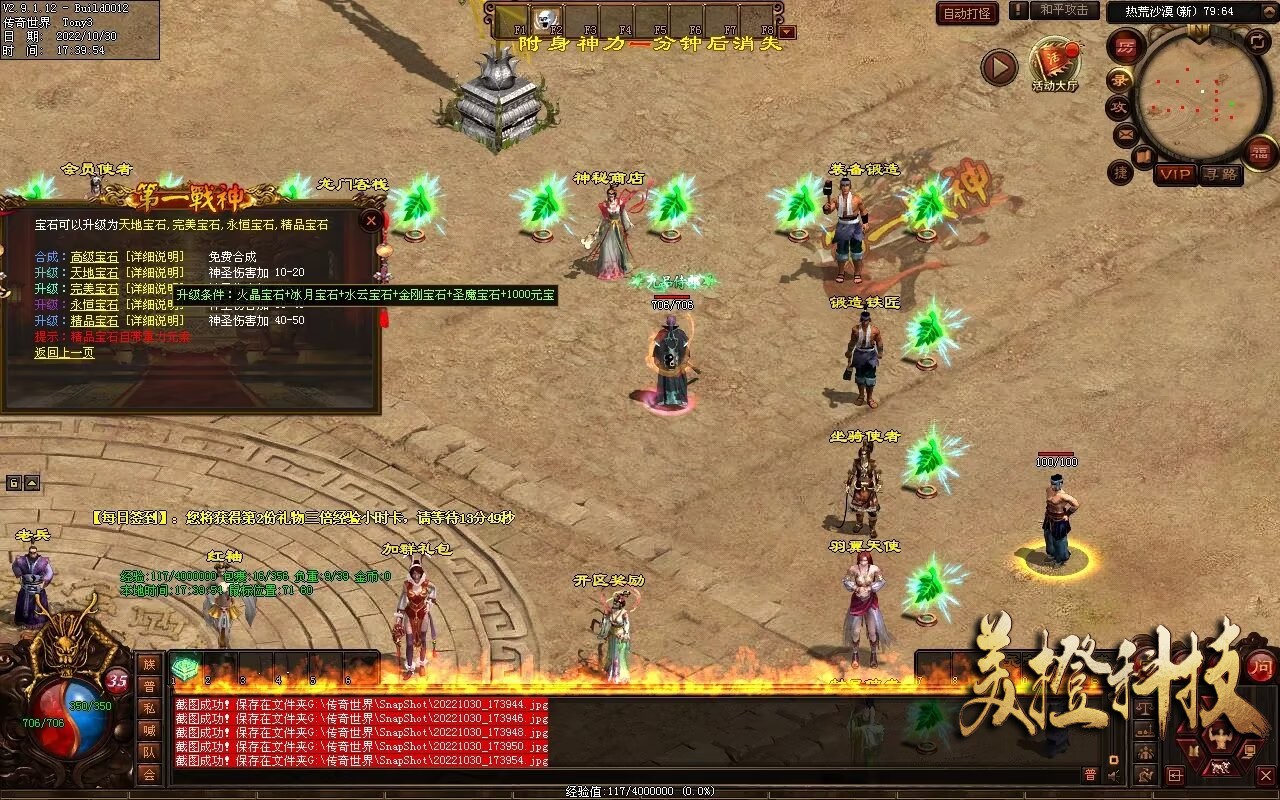Viewport: 1280px width, 800px height.
Task: Click the minimap refresh arrows button
Action: [x=1258, y=42]
